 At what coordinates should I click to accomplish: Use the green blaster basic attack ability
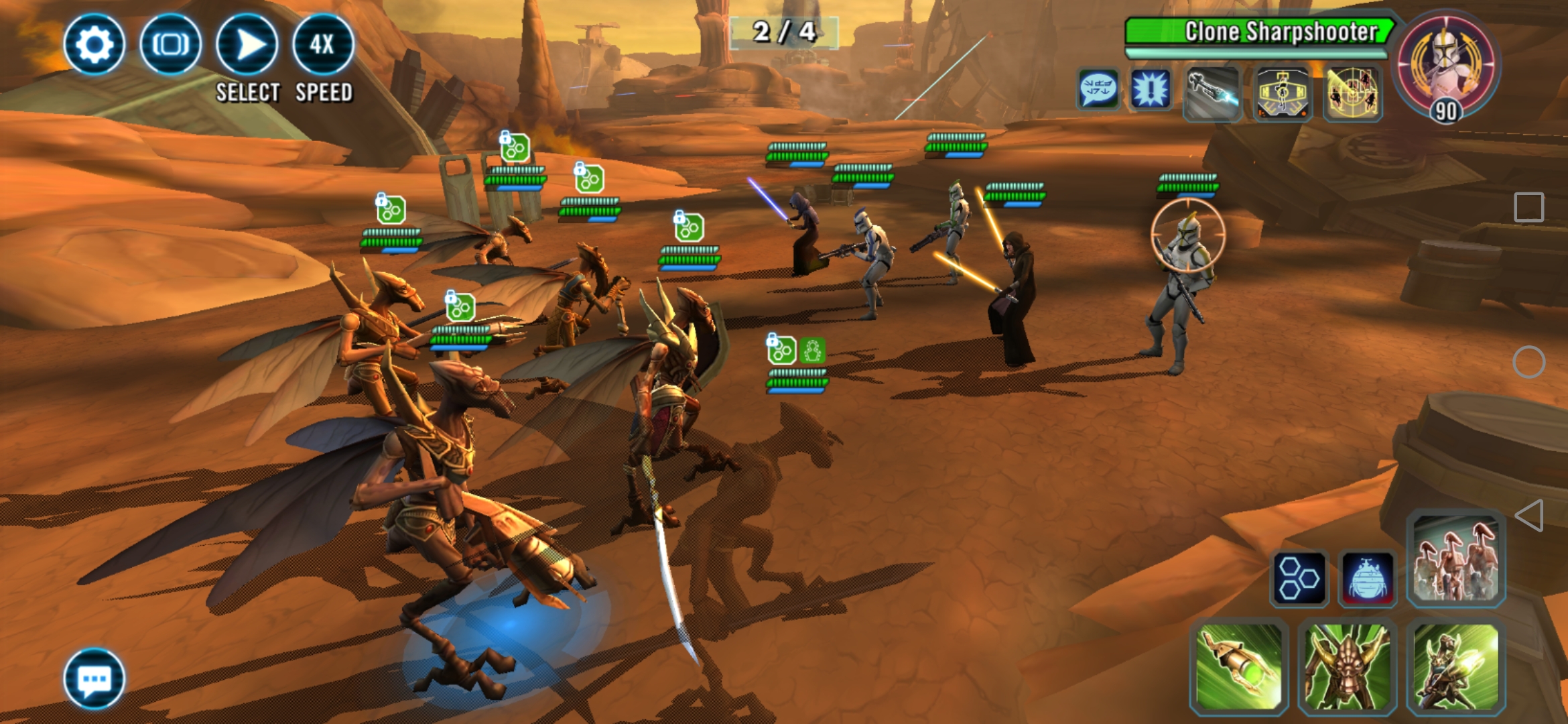1240,666
